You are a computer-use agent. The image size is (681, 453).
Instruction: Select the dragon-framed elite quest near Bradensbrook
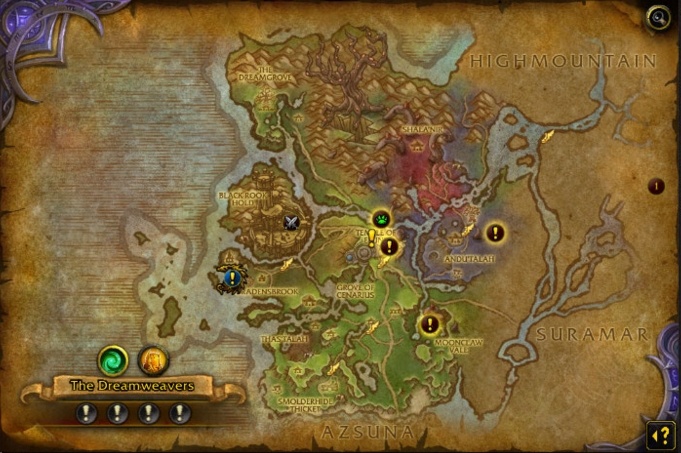tap(231, 275)
